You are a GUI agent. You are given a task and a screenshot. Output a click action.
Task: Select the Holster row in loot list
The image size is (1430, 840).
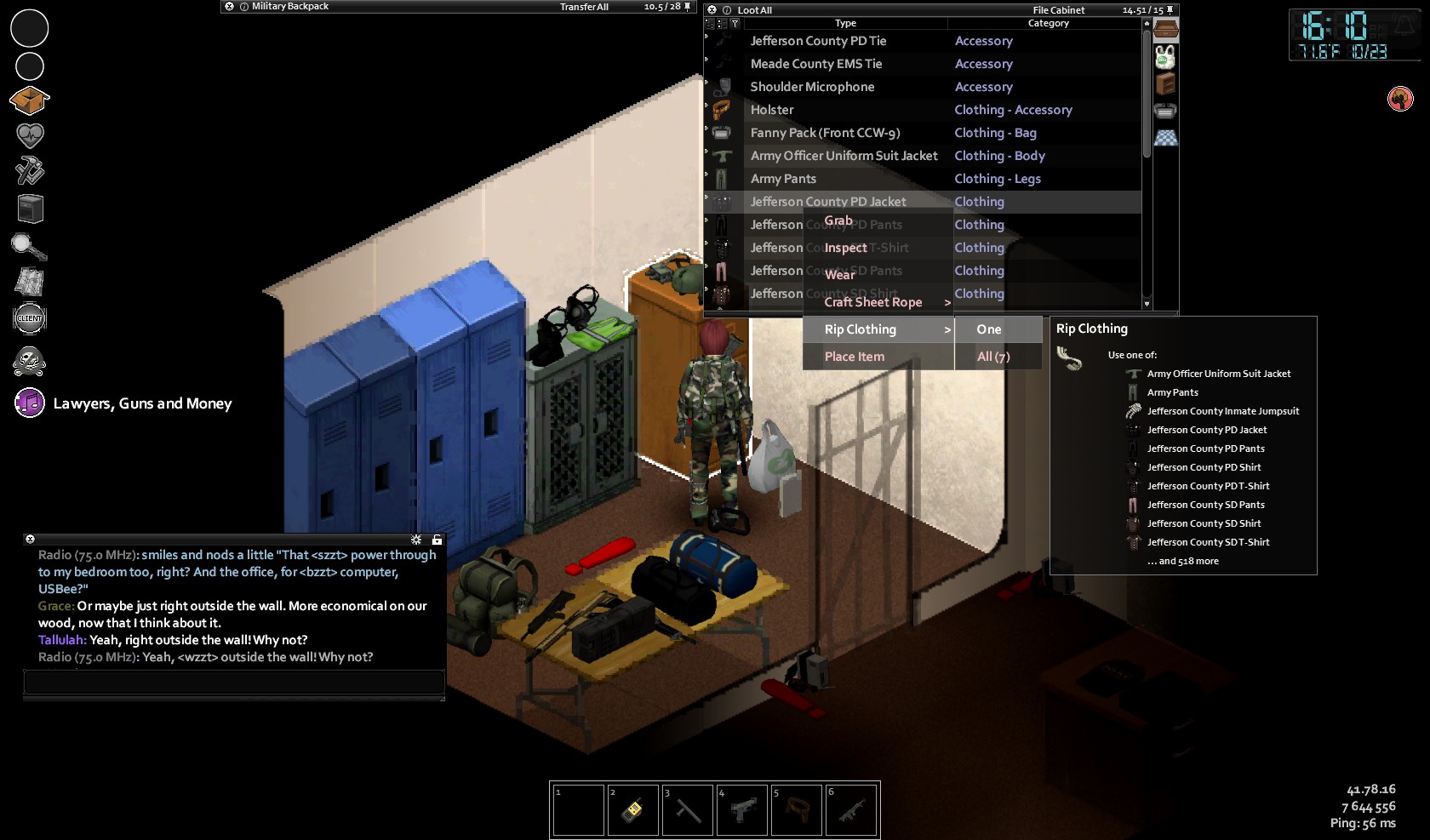pos(772,110)
